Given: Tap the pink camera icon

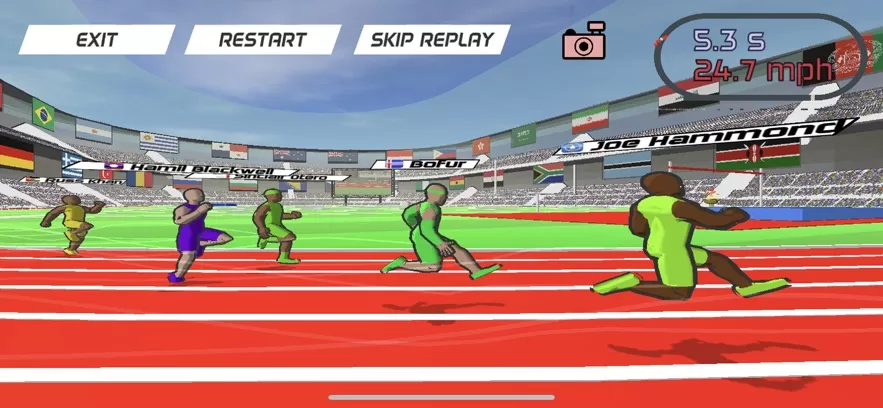Looking at the screenshot, I should pyautogui.click(x=585, y=41).
